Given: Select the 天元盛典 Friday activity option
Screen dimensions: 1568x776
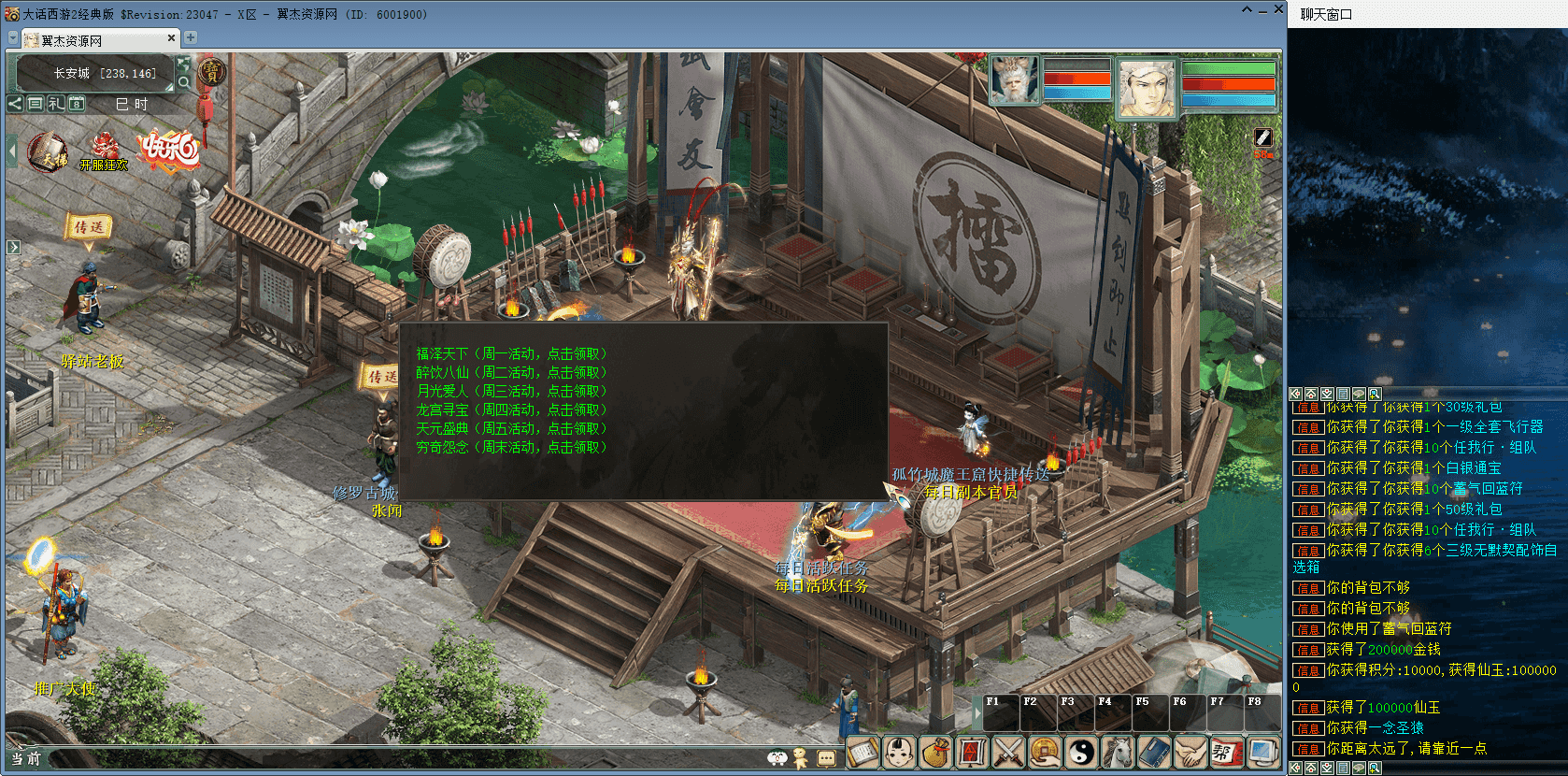Looking at the screenshot, I should (x=511, y=428).
